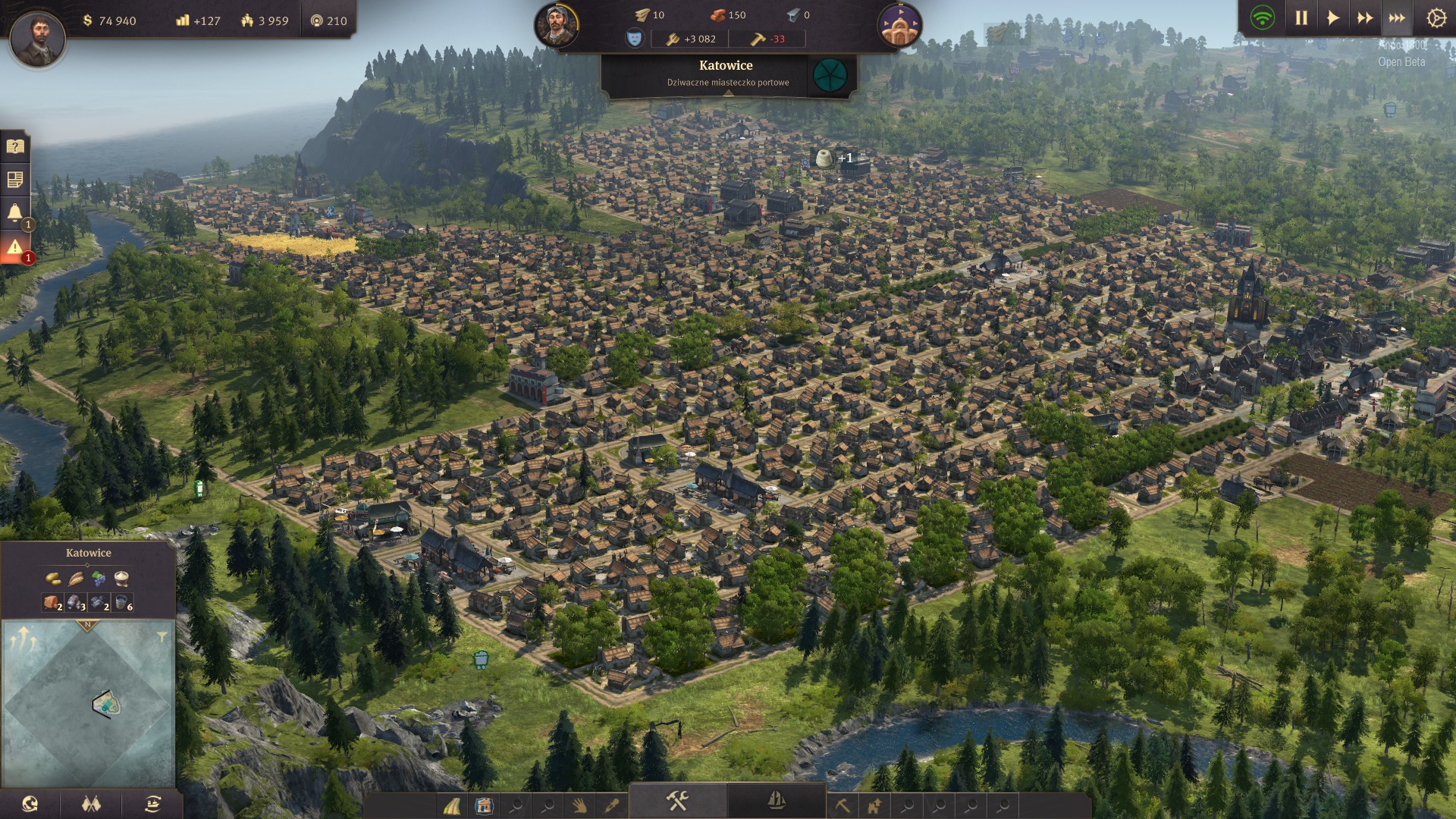This screenshot has width=1456, height=819.
Task: Click the minimap filter funnel icon
Action: pyautogui.click(x=162, y=638)
